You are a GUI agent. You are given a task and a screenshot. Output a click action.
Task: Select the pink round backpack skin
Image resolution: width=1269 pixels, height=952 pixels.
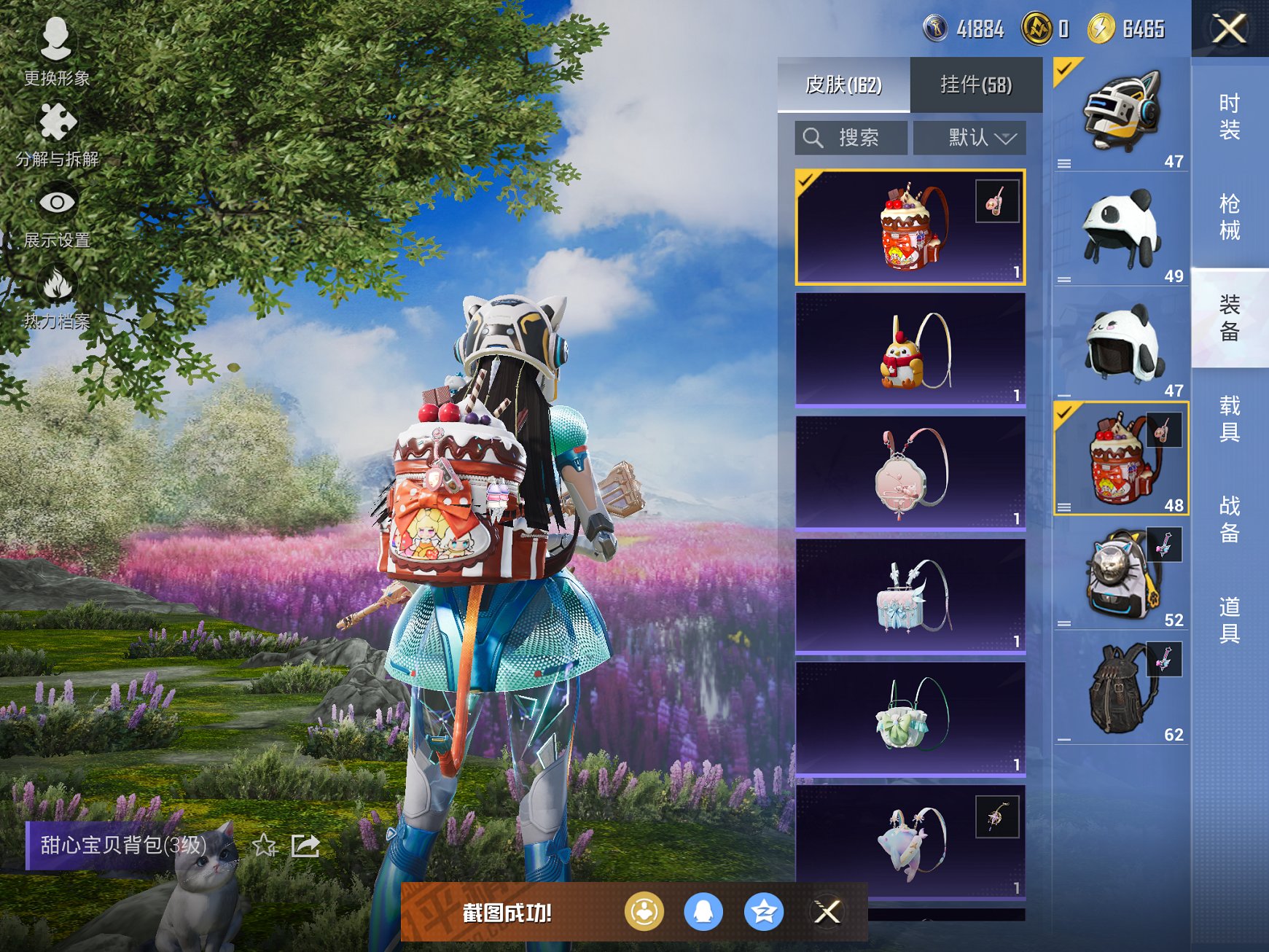(910, 472)
